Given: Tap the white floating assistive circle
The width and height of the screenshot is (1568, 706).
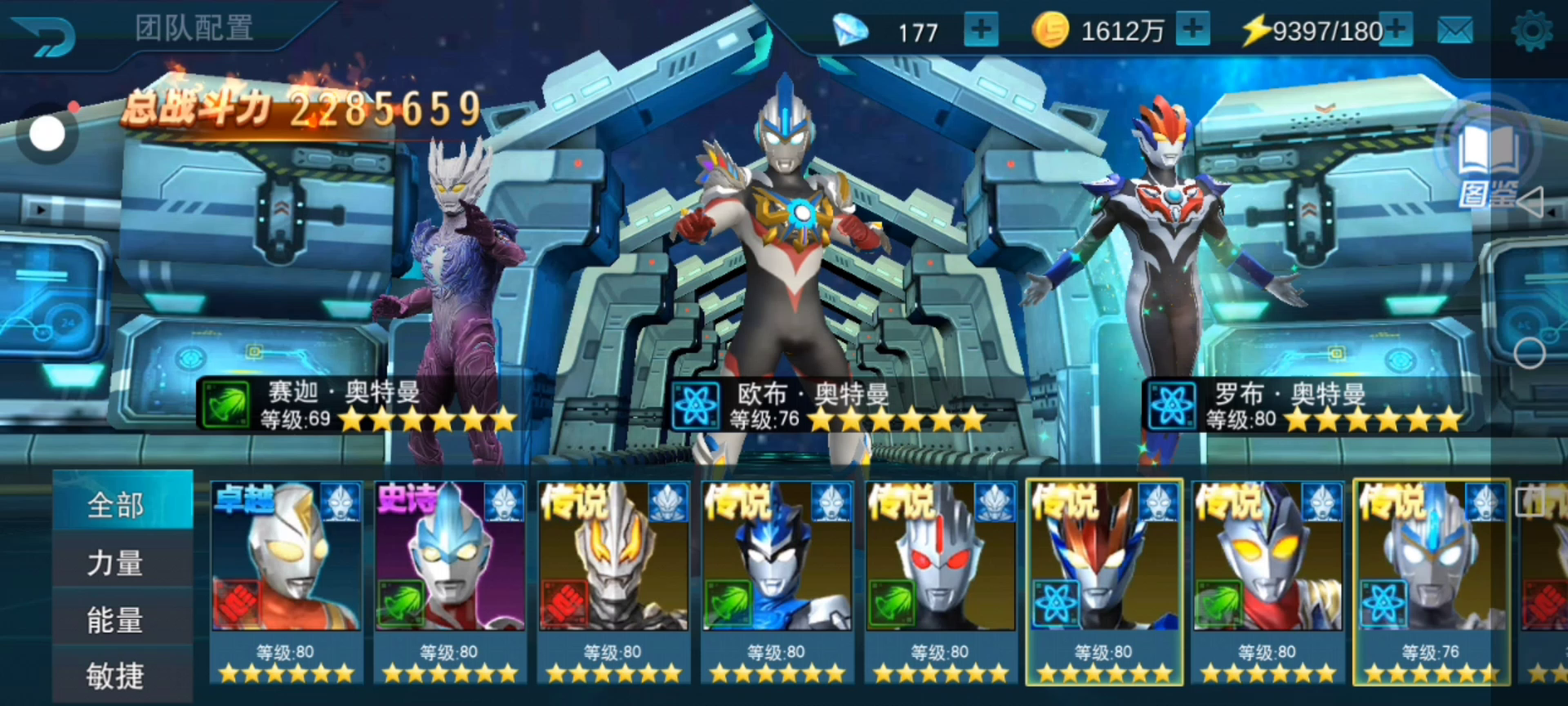Looking at the screenshot, I should 47,134.
